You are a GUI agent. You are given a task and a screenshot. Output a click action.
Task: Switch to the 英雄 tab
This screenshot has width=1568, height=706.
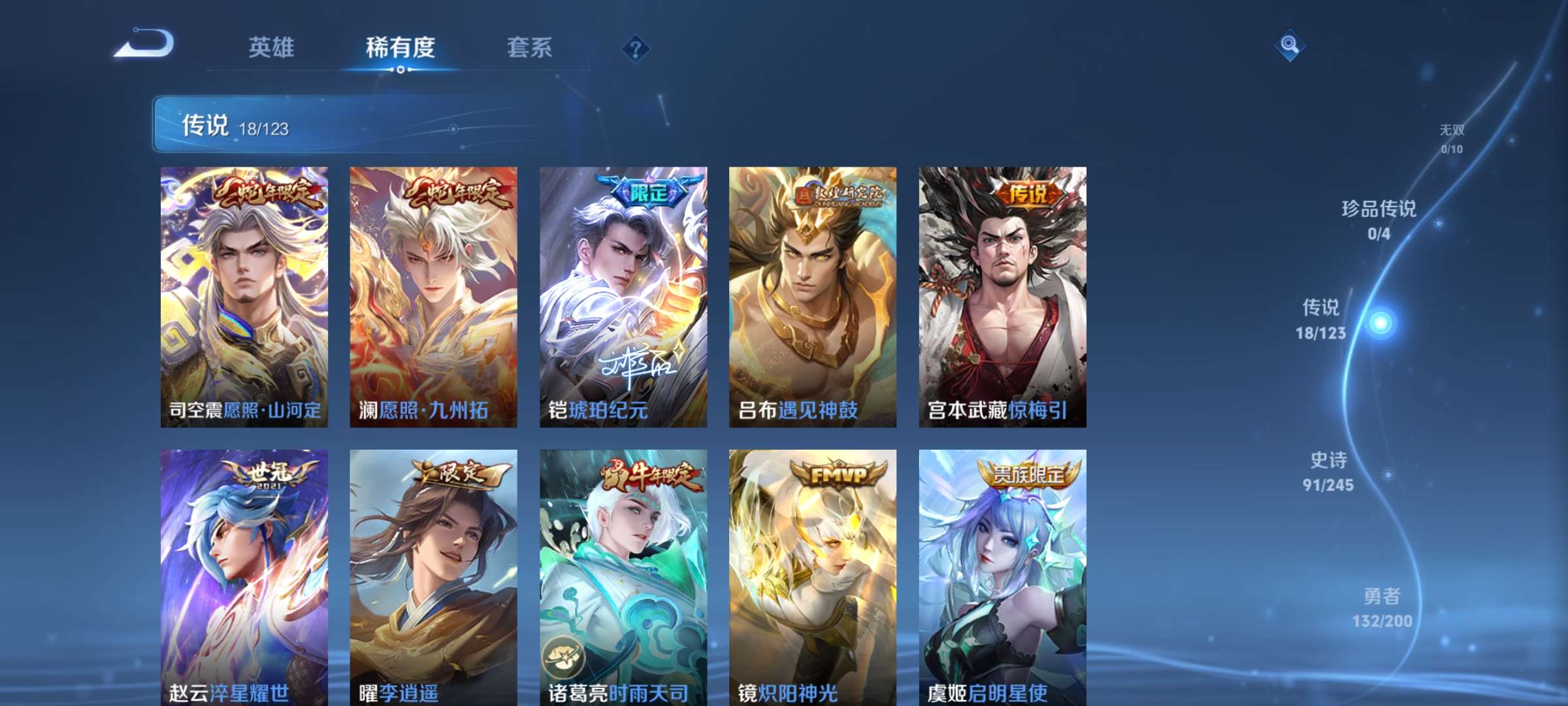(272, 48)
